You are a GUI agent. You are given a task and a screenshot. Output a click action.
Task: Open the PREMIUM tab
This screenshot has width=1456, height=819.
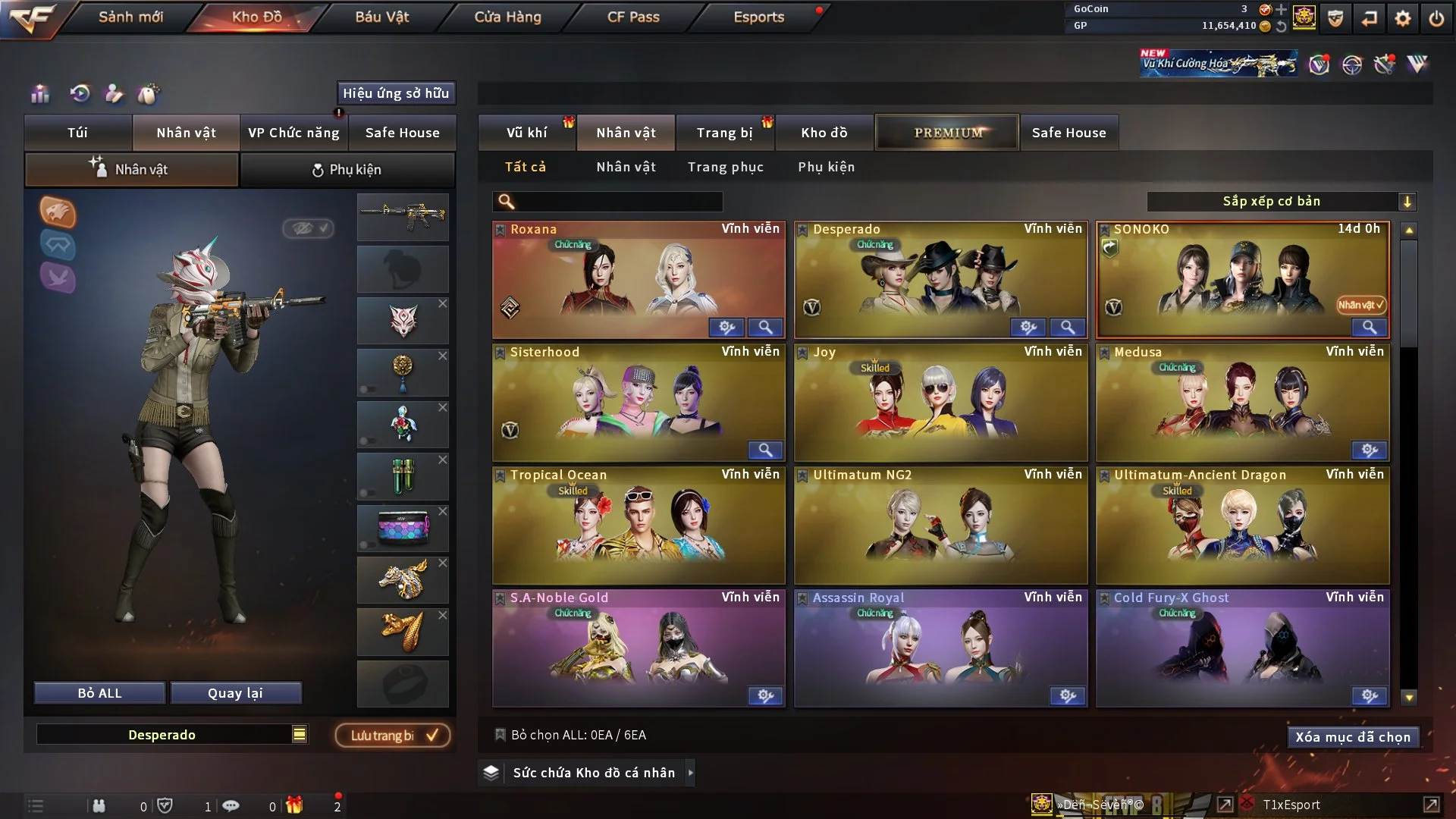[x=947, y=133]
